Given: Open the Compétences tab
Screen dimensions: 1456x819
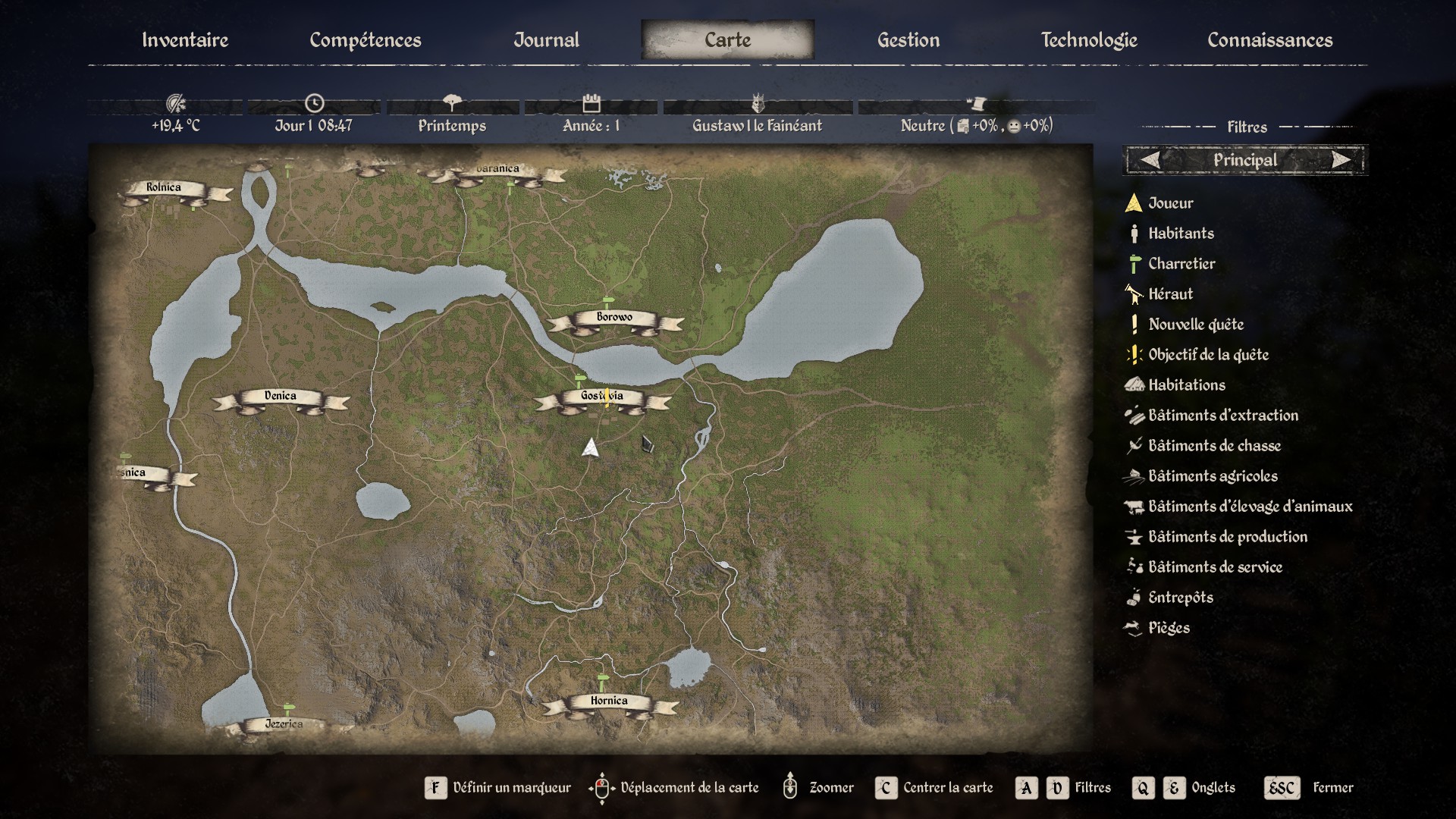Looking at the screenshot, I should click(x=365, y=40).
